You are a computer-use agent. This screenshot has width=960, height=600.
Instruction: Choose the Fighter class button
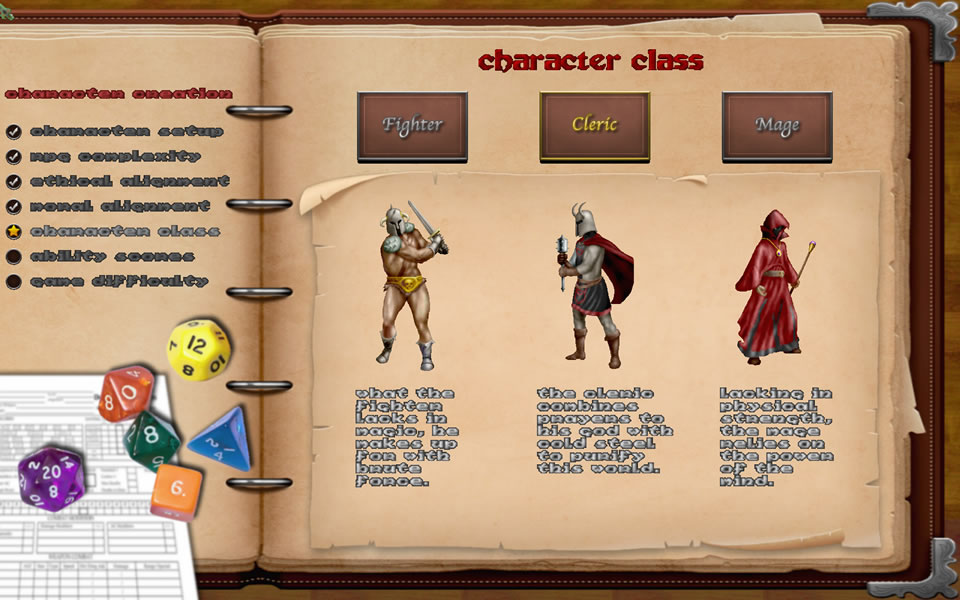point(412,126)
